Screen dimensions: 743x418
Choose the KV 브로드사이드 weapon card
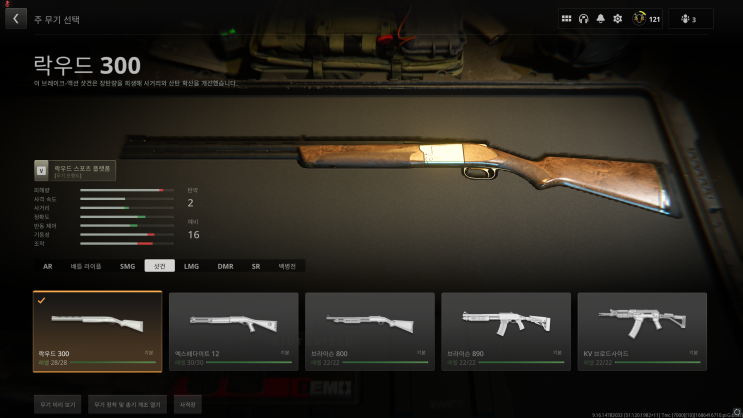click(641, 331)
